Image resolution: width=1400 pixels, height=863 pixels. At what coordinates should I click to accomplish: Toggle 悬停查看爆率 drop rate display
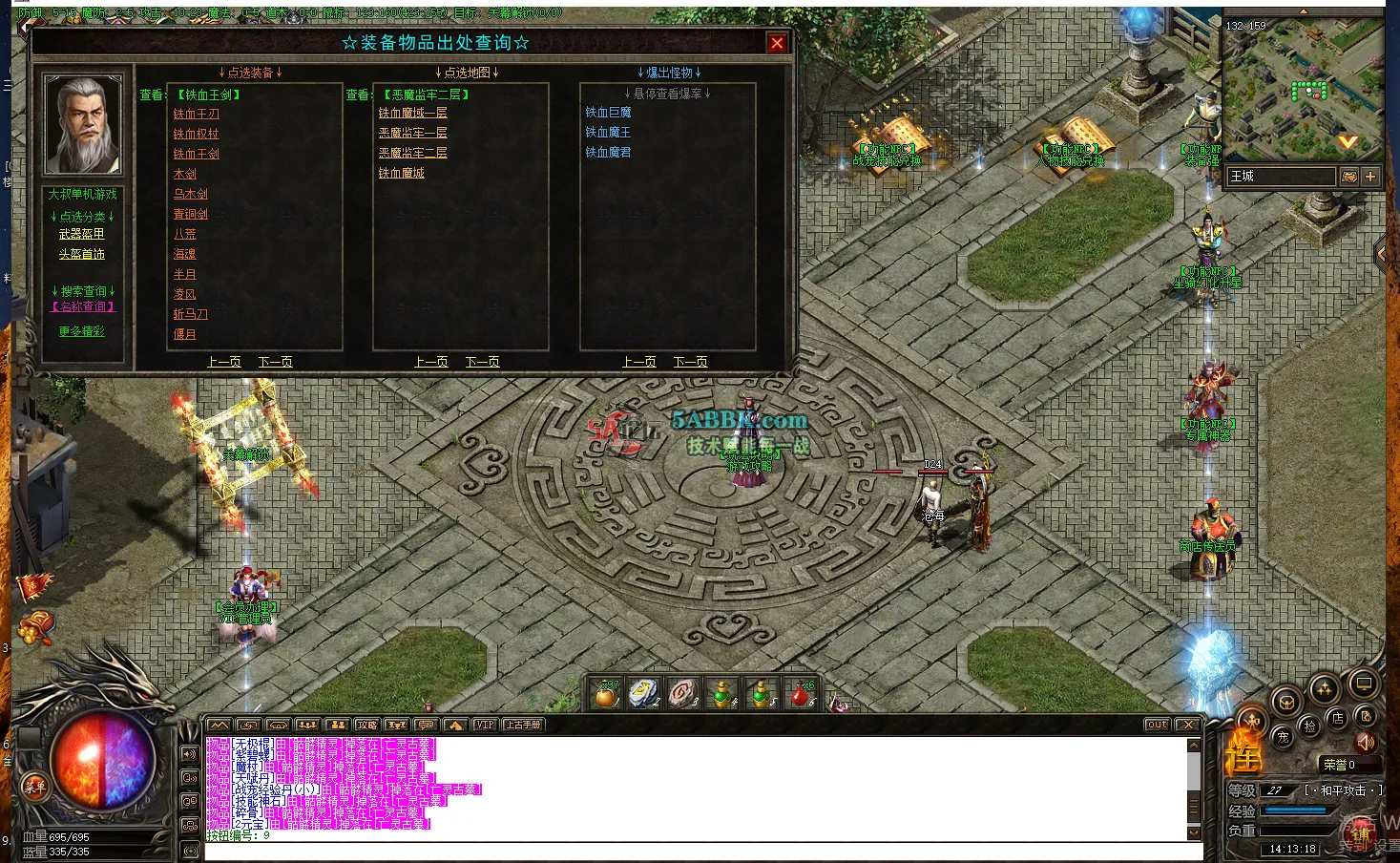668,93
